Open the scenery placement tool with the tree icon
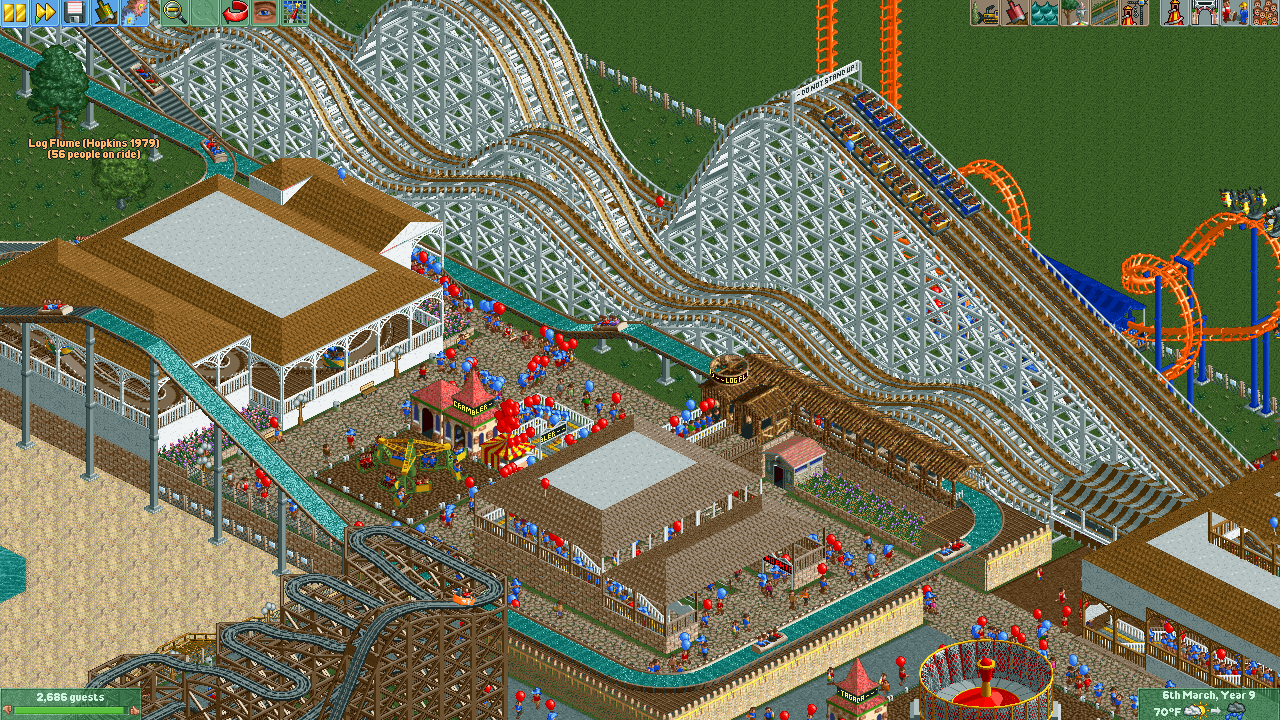The width and height of the screenshot is (1280, 720). (1074, 12)
